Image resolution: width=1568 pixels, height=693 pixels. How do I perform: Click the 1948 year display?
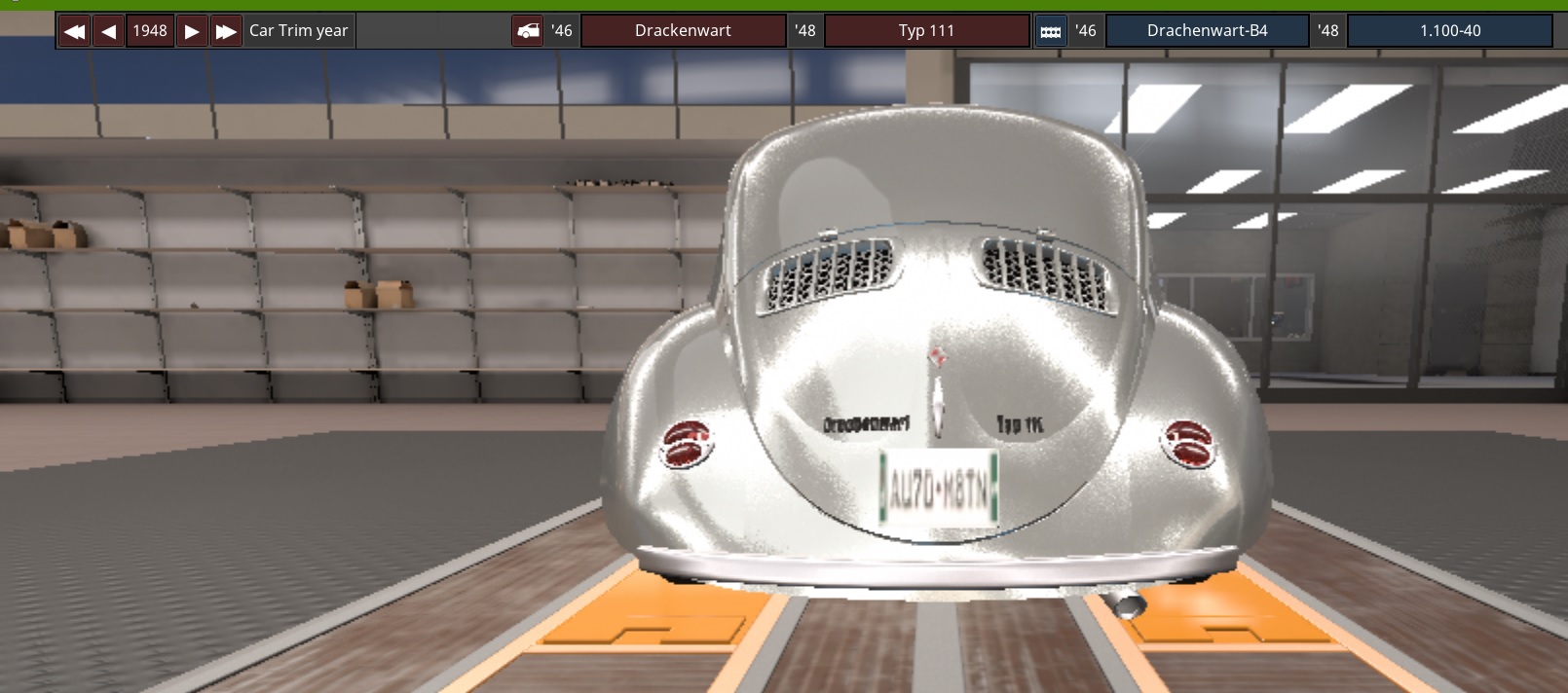tap(150, 31)
